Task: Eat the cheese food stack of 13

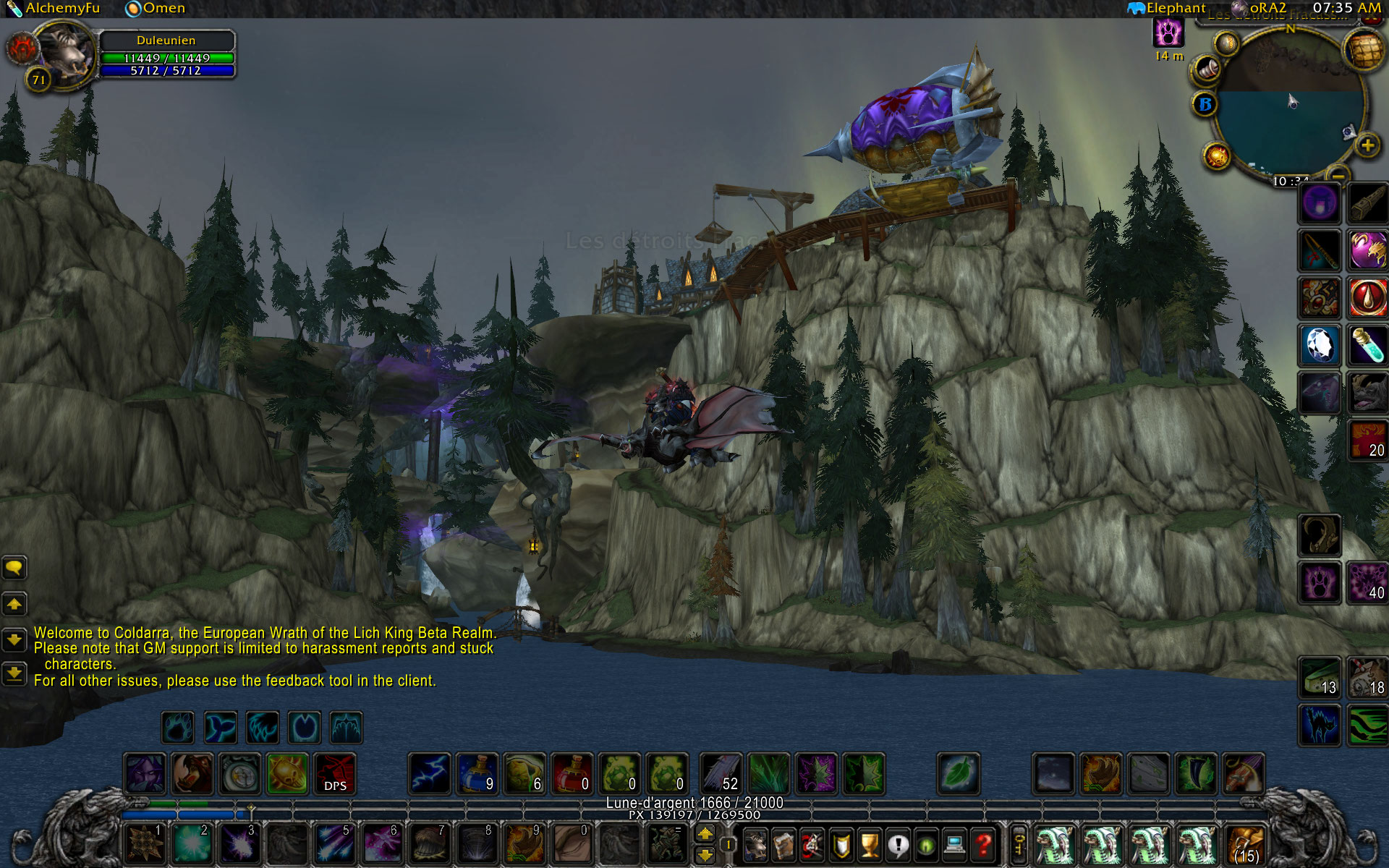Action: (1319, 678)
